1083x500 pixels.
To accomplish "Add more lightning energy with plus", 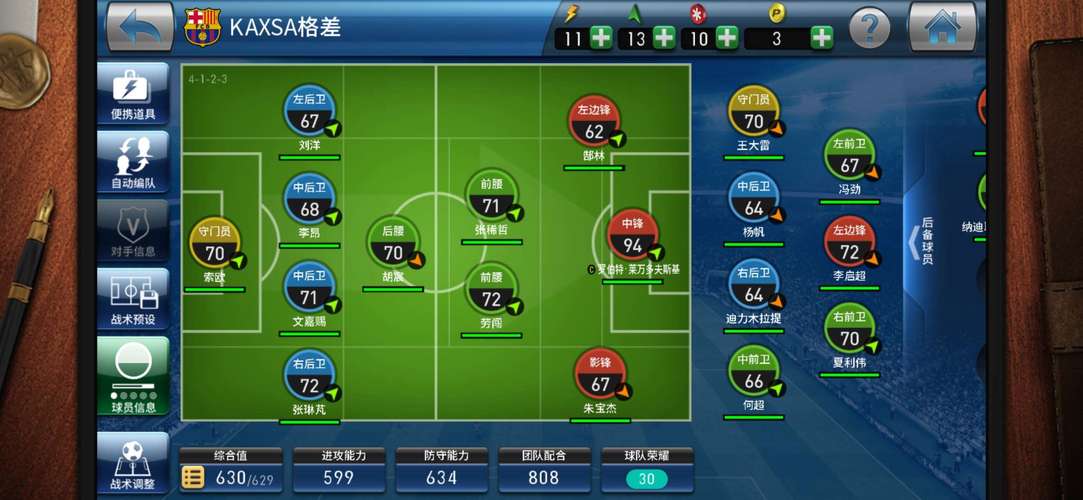I will 601,38.
